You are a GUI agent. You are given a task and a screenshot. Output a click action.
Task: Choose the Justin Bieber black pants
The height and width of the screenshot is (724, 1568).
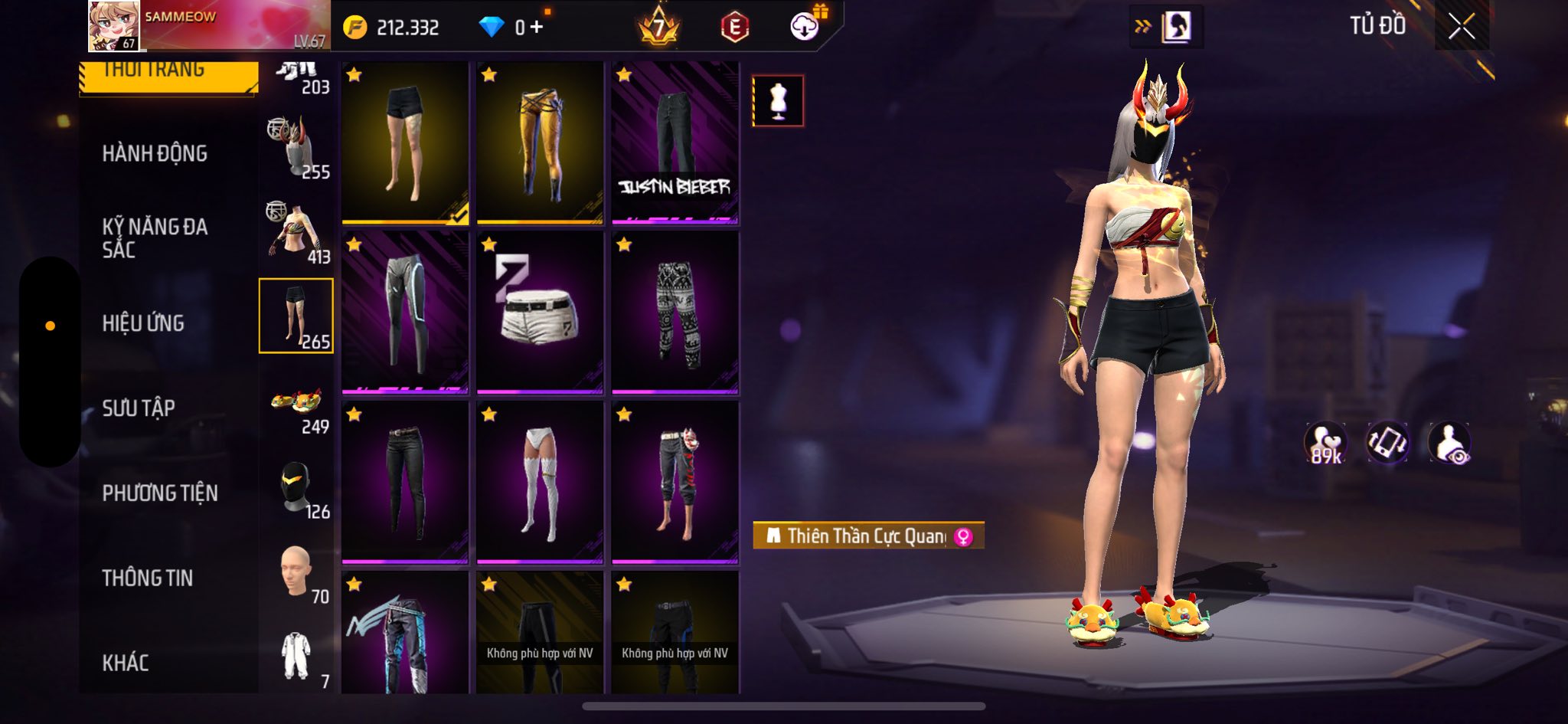point(675,143)
